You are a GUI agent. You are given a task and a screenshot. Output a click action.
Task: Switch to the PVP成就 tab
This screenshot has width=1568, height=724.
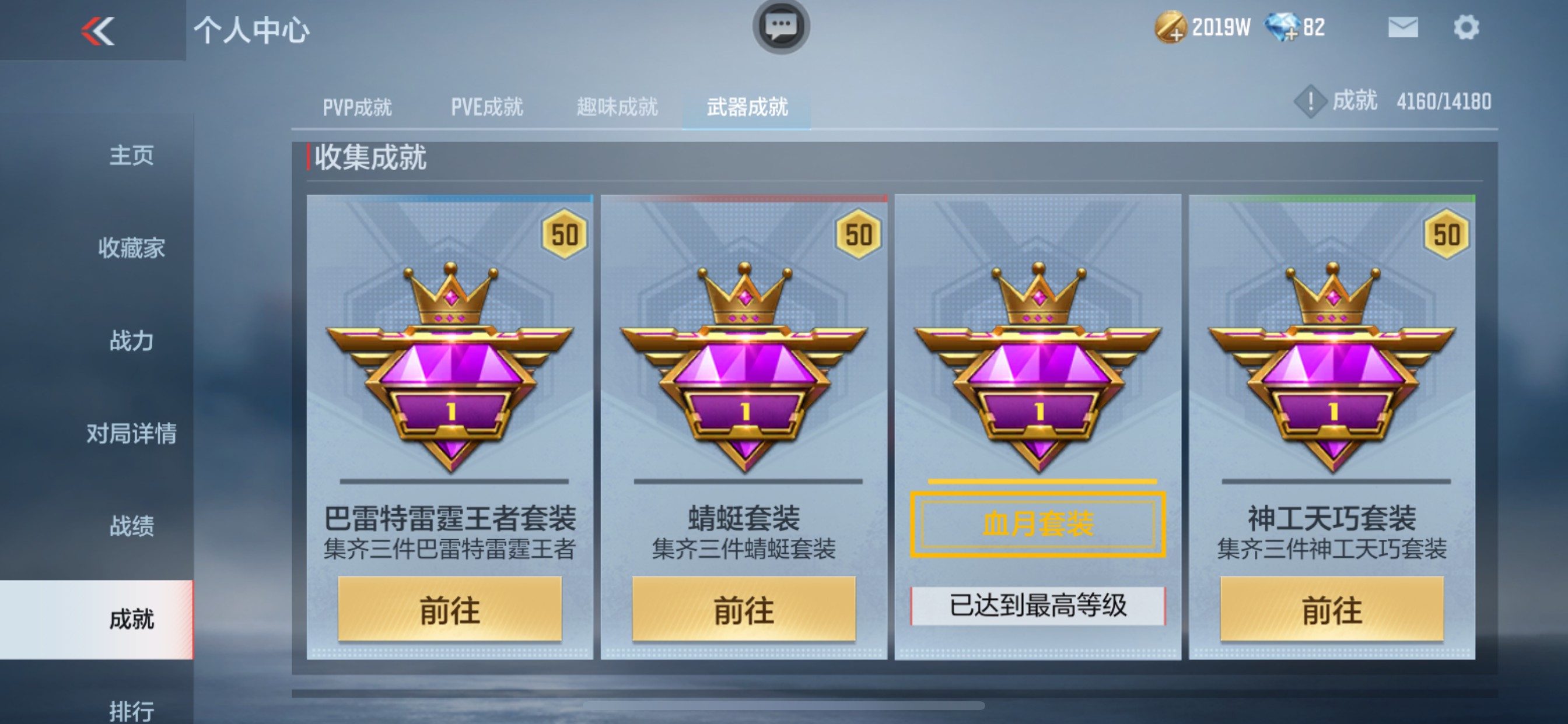[359, 108]
